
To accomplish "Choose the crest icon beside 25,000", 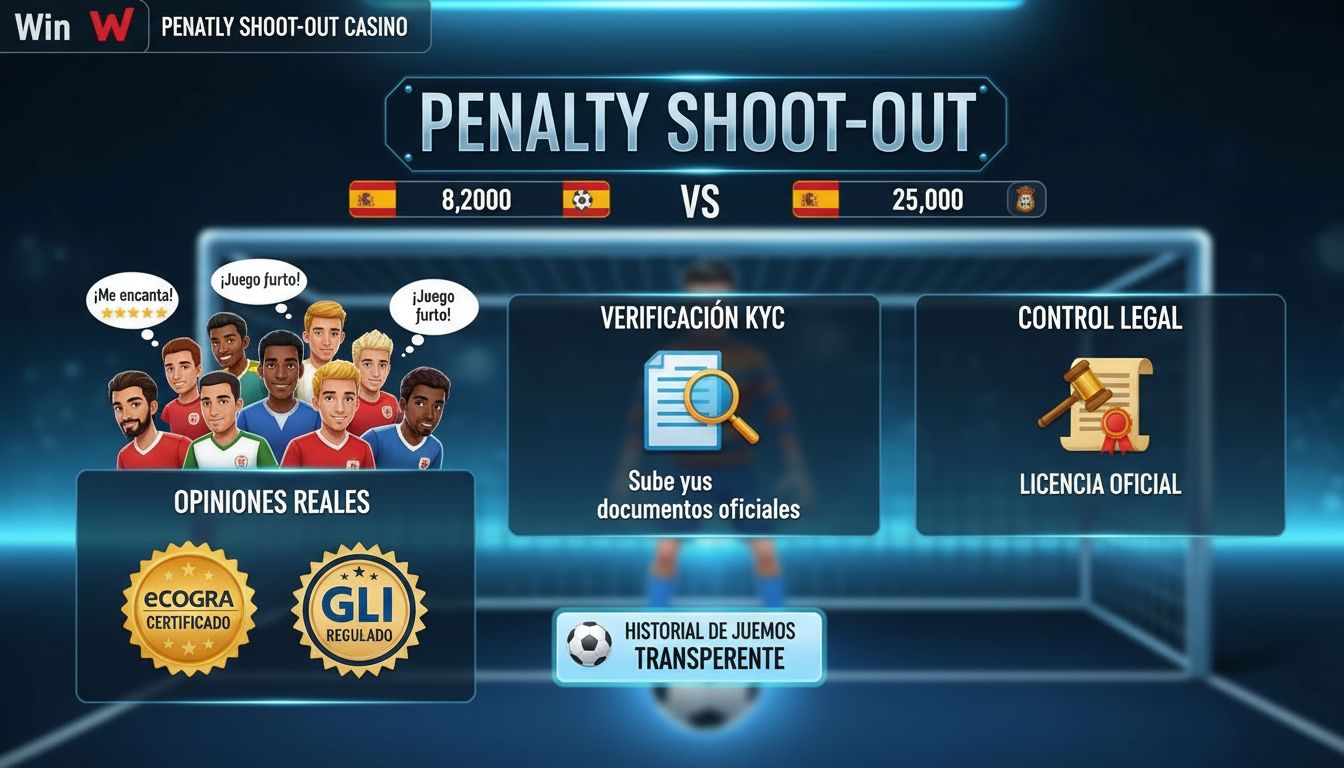I will tap(1026, 199).
